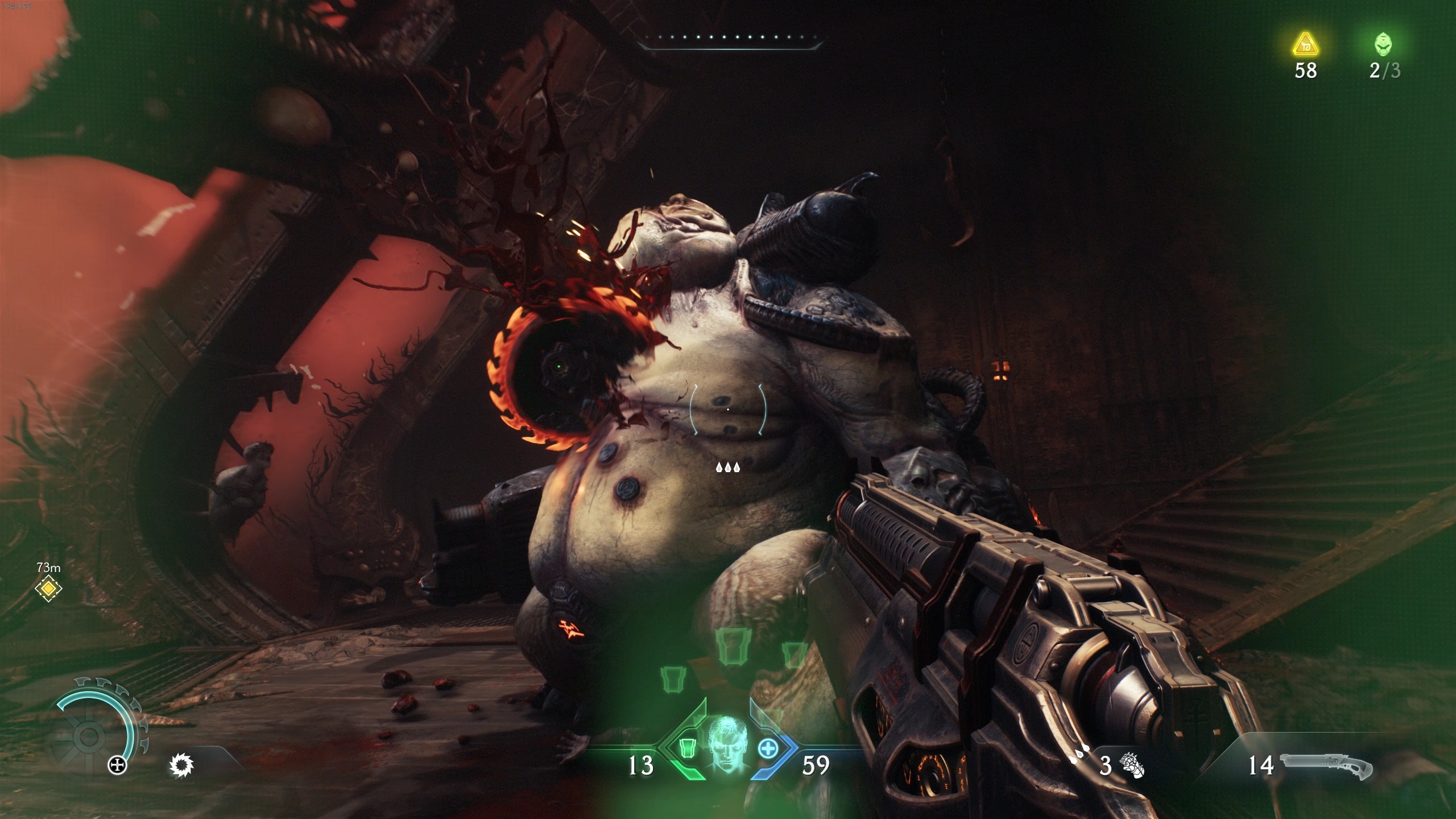The image size is (1456, 819).
Task: Click the yellow gold currency icon
Action: click(x=1305, y=44)
